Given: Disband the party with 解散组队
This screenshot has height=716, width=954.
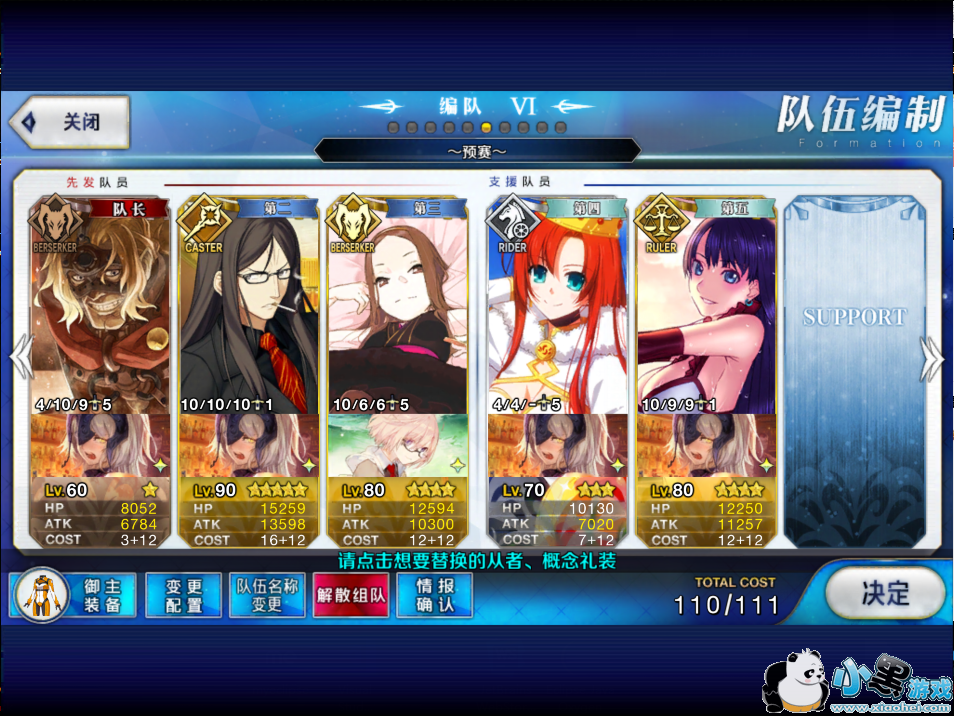Looking at the screenshot, I should tap(351, 596).
